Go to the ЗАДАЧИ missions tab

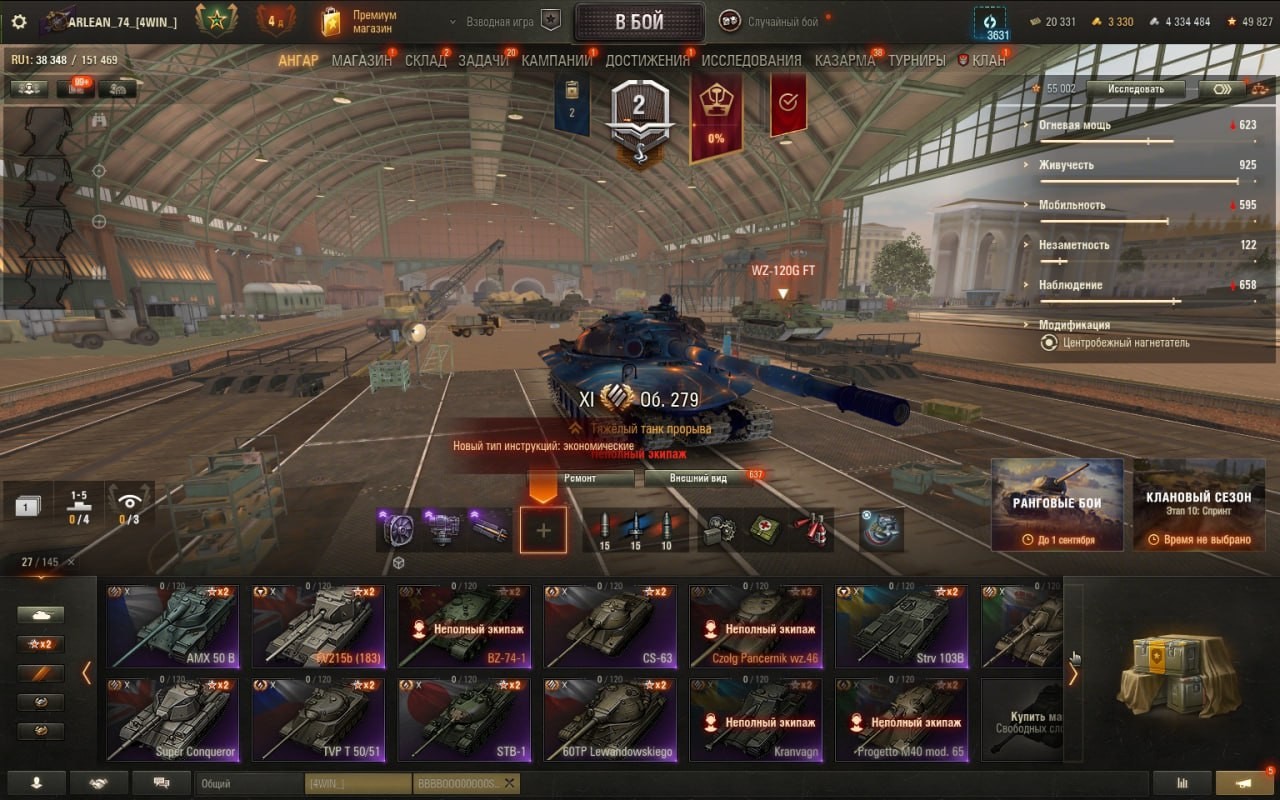click(x=483, y=60)
